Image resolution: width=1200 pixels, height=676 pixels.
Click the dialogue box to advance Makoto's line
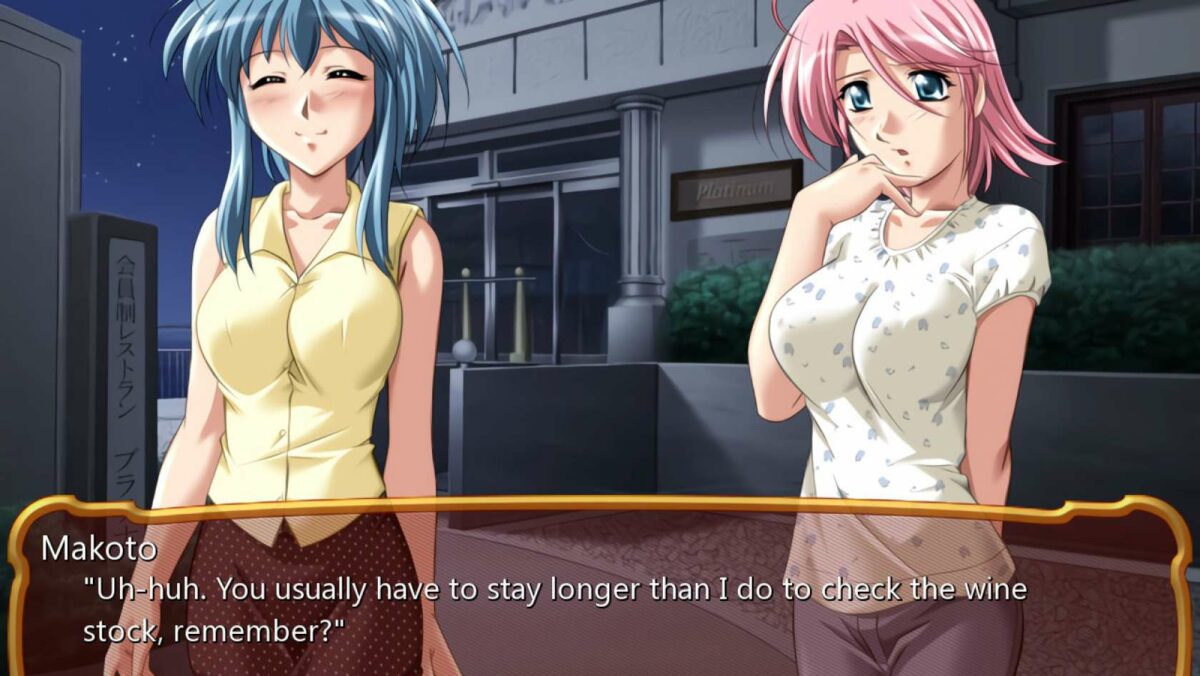[x=600, y=590]
